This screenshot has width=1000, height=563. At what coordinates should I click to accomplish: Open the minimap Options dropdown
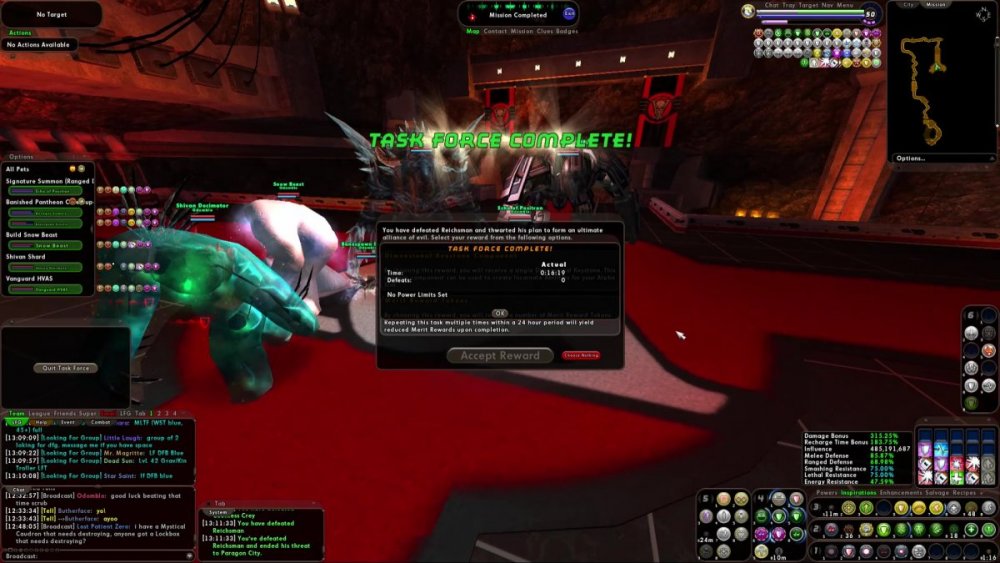911,158
